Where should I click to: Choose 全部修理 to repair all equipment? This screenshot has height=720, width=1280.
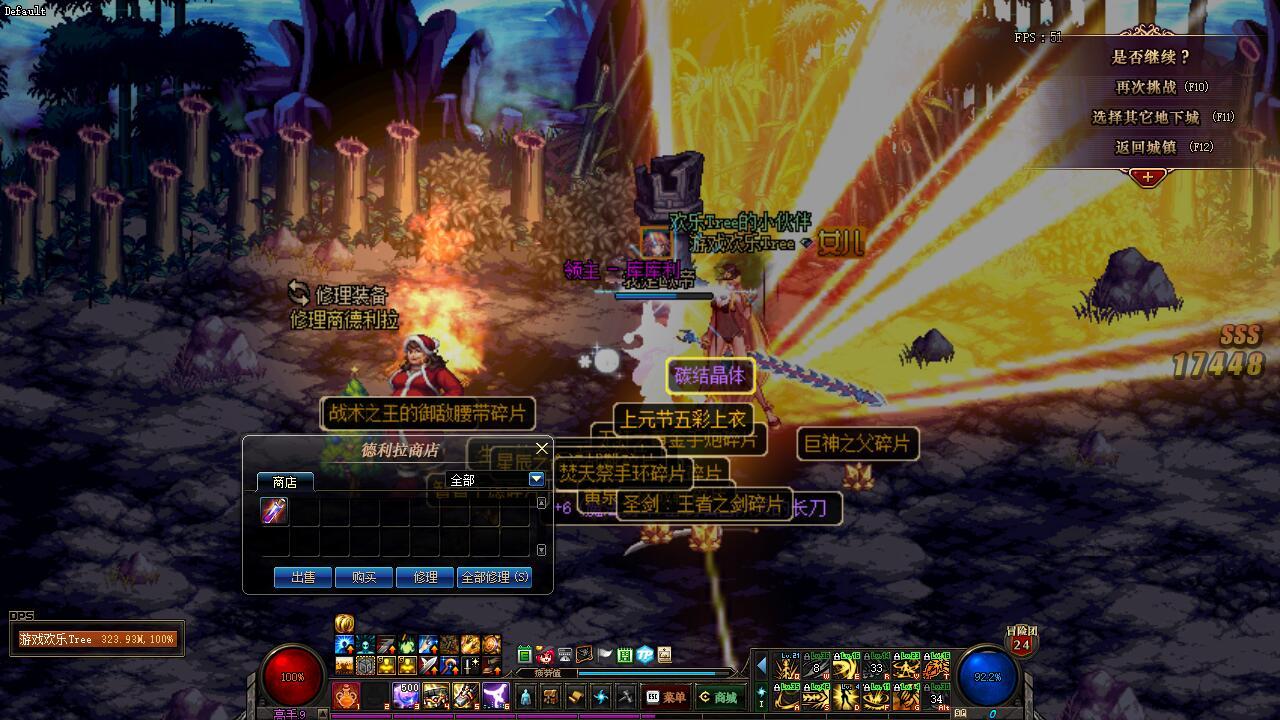[494, 577]
